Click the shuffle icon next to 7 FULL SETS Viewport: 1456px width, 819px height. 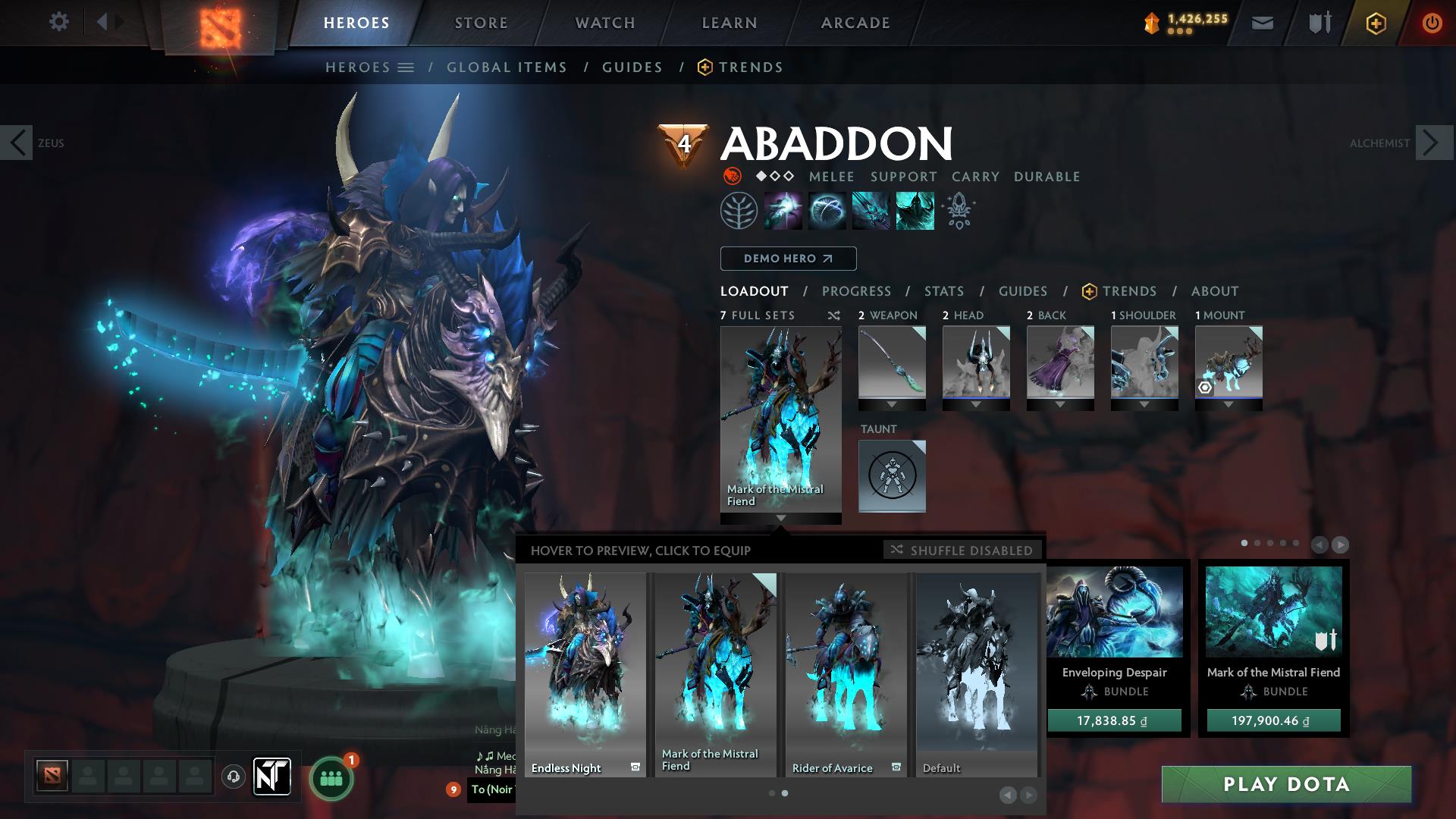[833, 315]
